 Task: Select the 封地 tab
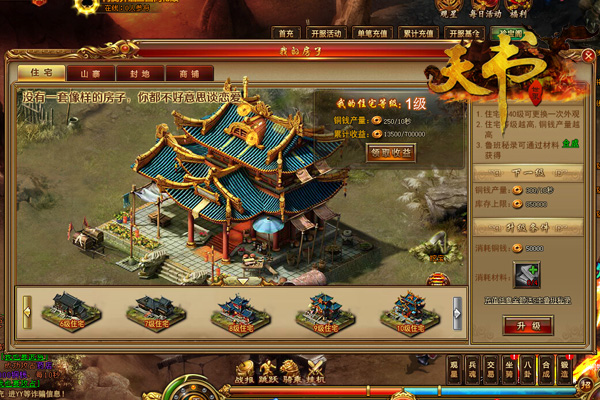tap(138, 73)
